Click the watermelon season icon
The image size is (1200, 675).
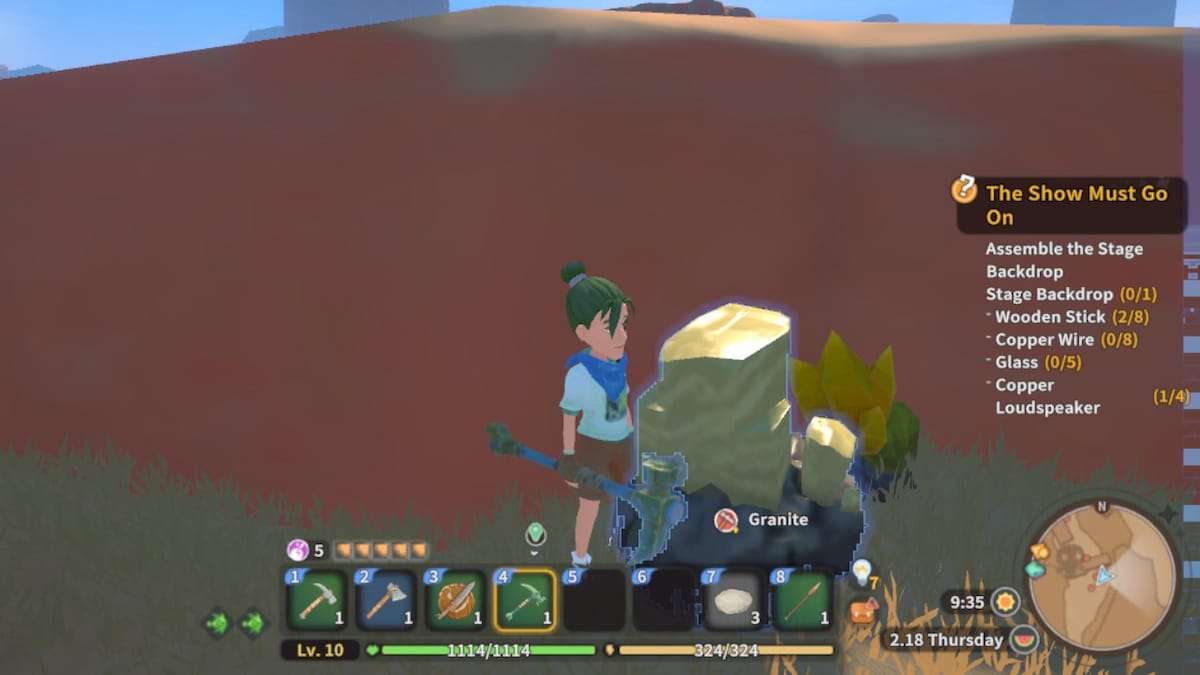(1023, 639)
